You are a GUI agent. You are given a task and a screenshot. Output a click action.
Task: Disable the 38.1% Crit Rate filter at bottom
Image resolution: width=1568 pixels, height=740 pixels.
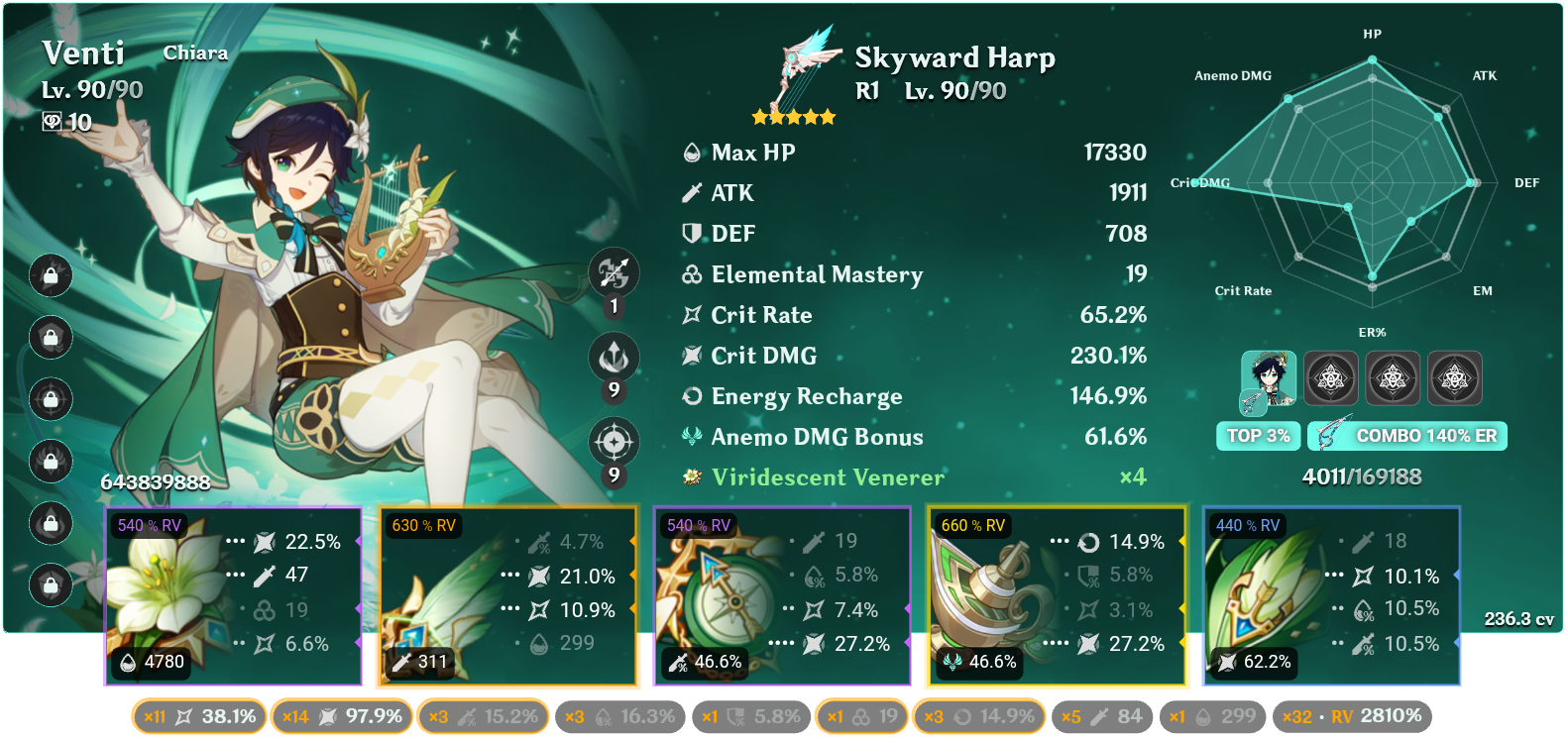click(x=197, y=714)
